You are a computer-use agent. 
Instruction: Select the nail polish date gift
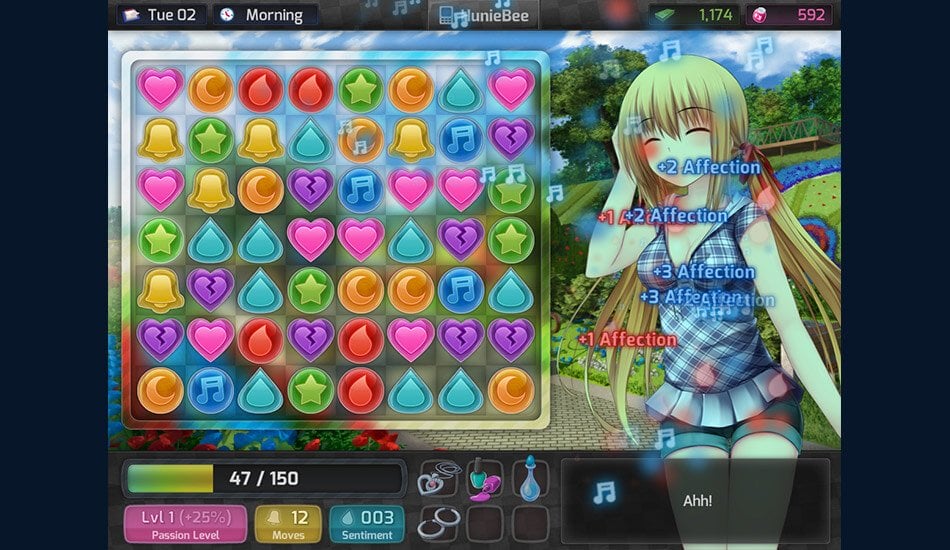(x=484, y=478)
